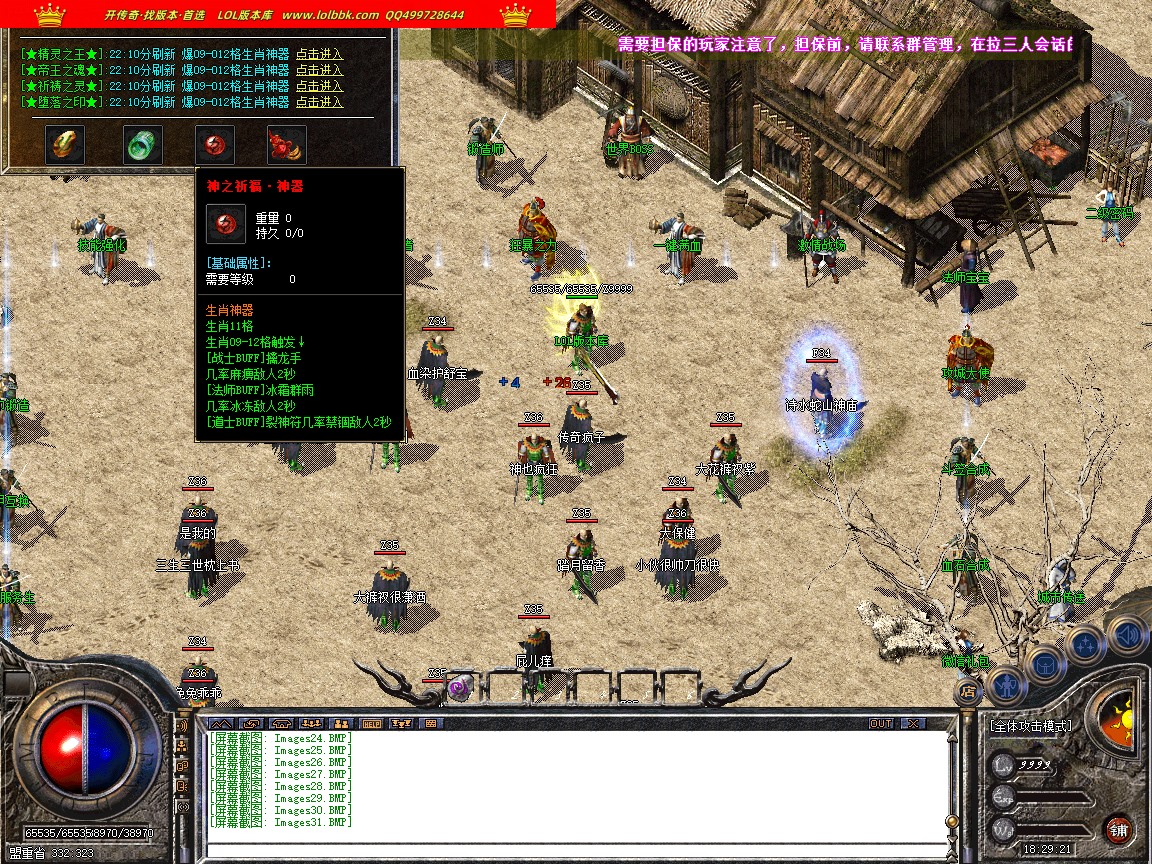
Task: Open the red 铺 stall button
Action: 1119,829
